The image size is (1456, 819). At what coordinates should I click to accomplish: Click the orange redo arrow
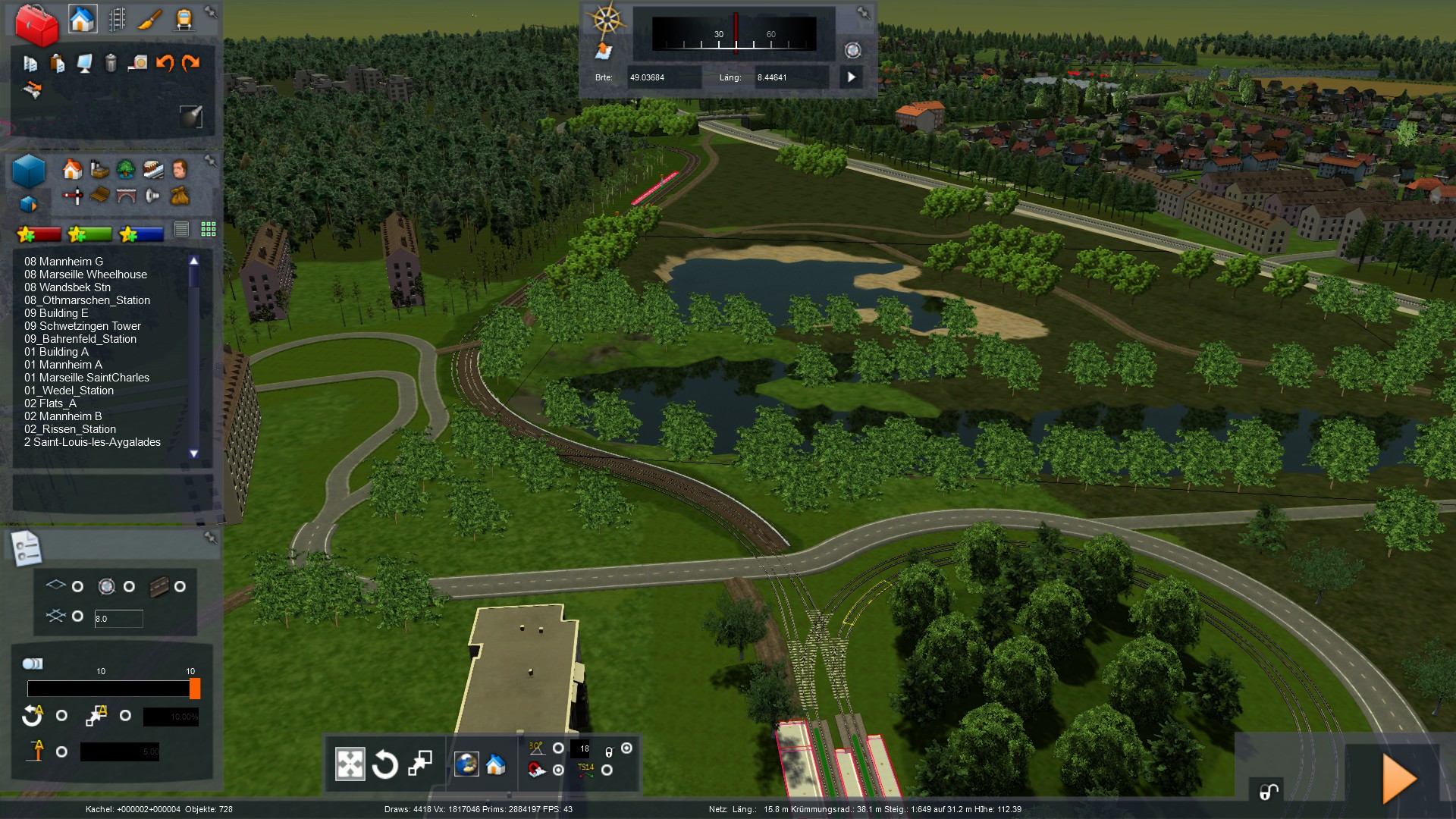pyautogui.click(x=191, y=63)
